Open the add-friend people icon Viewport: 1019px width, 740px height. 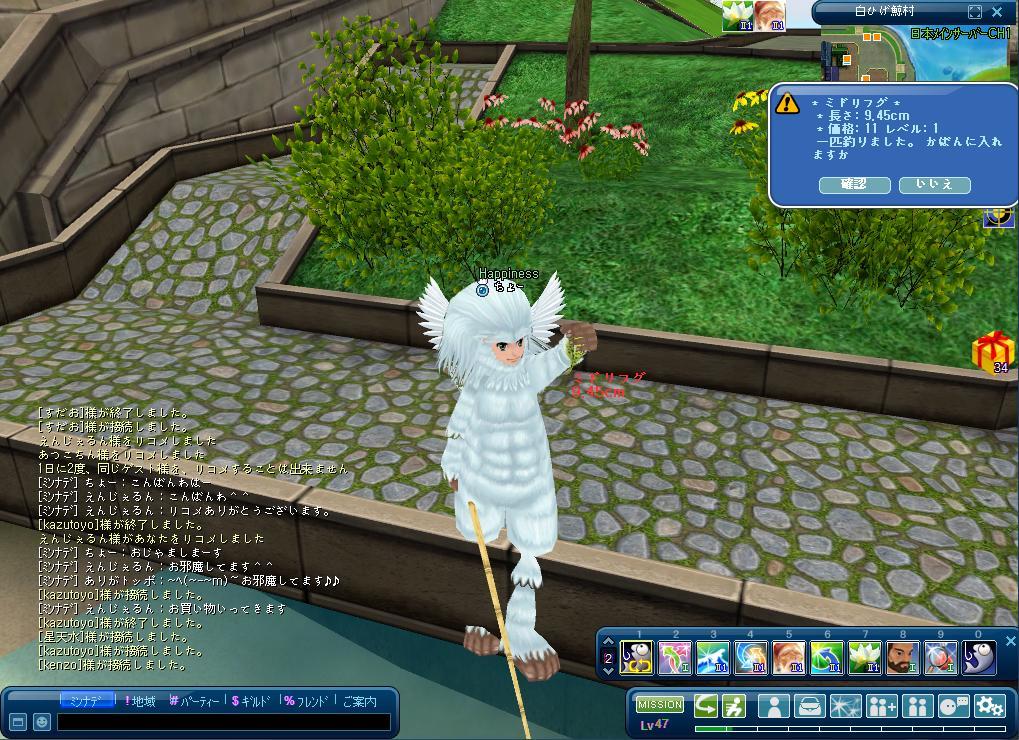coord(881,705)
